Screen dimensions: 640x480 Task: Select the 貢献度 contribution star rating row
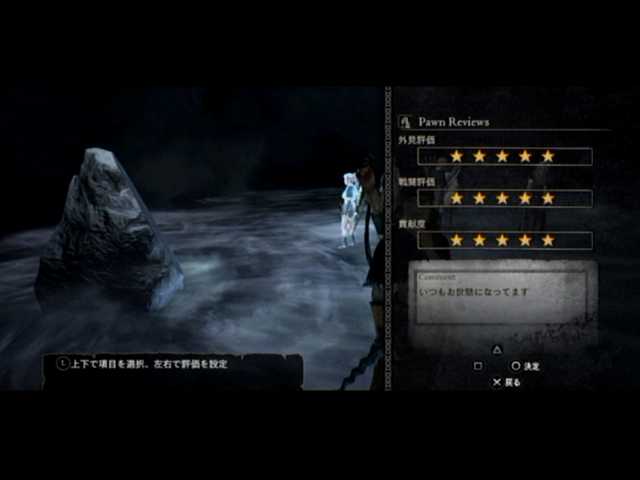(502, 241)
